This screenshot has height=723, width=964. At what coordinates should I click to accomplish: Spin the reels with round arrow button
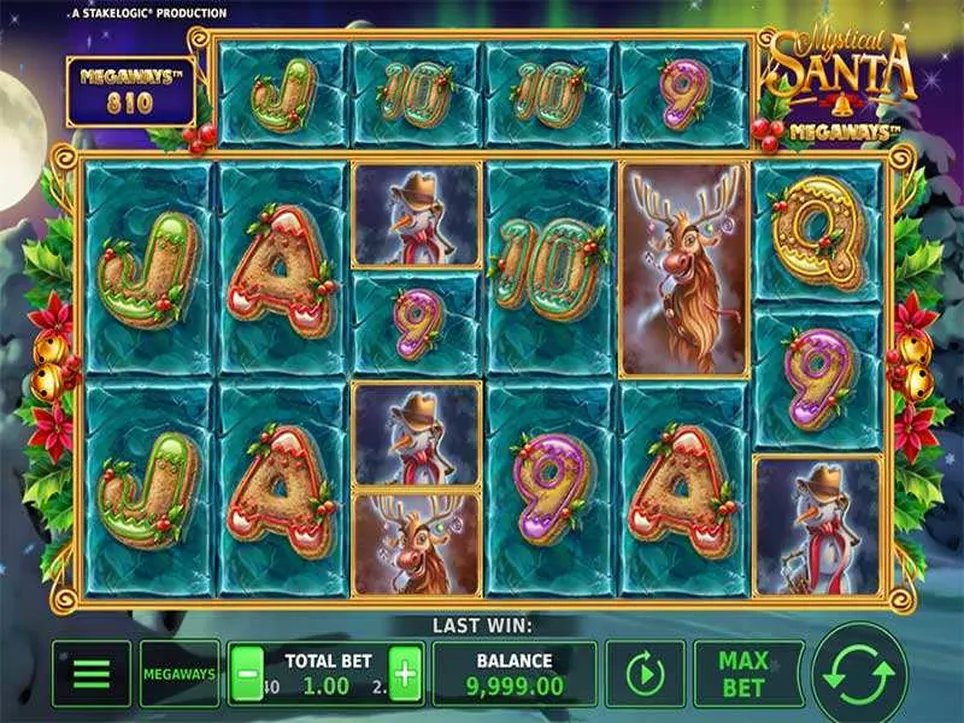[x=859, y=674]
